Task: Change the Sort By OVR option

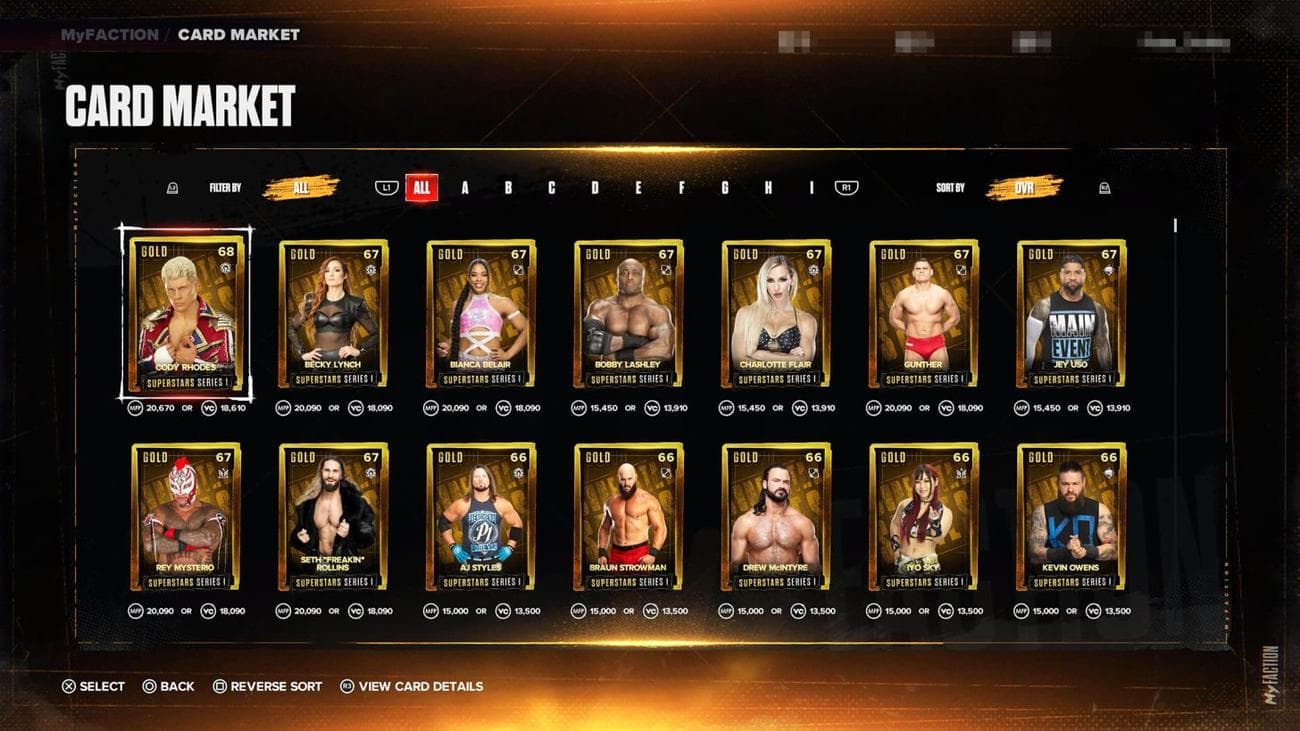Action: (x=1024, y=187)
